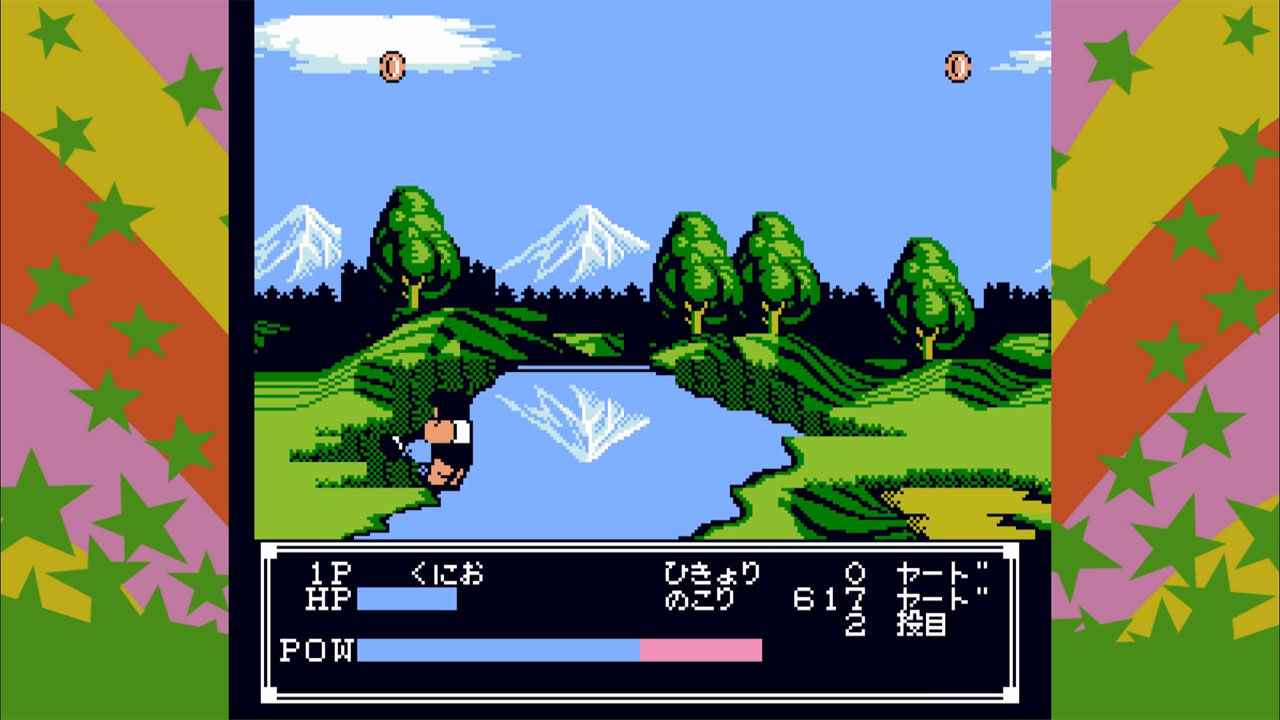Click the coin icon in the upper-right sky
This screenshot has height=720, width=1280.
957,65
